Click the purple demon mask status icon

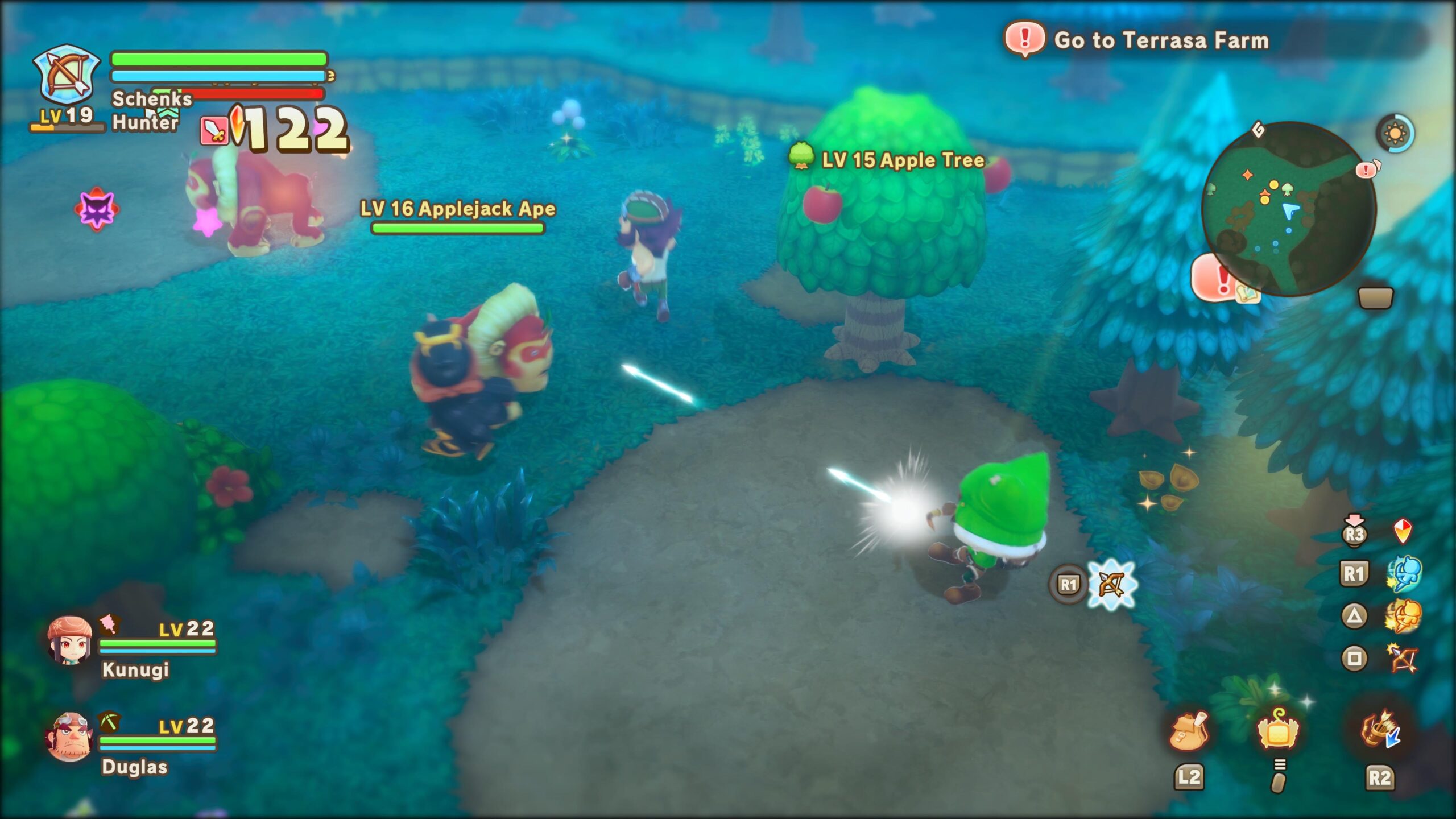point(96,209)
